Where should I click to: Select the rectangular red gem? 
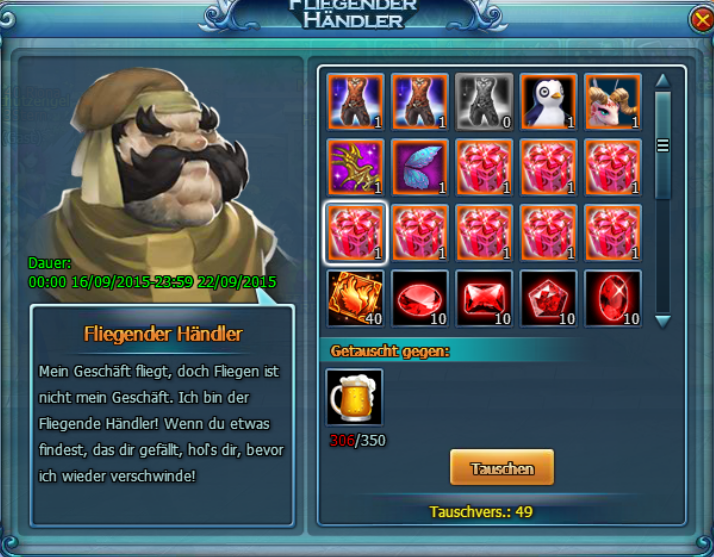coord(484,298)
